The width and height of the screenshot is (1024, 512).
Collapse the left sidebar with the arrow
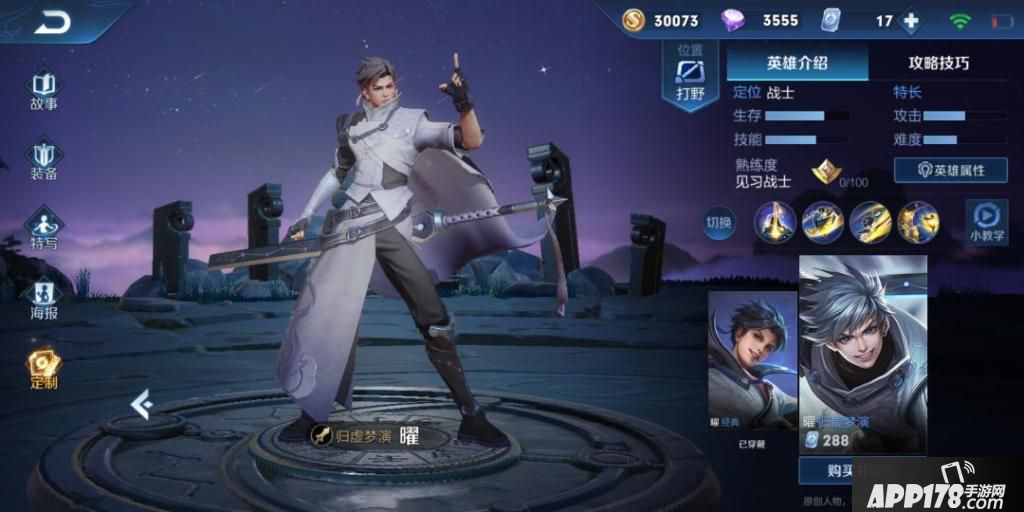pyautogui.click(x=141, y=402)
